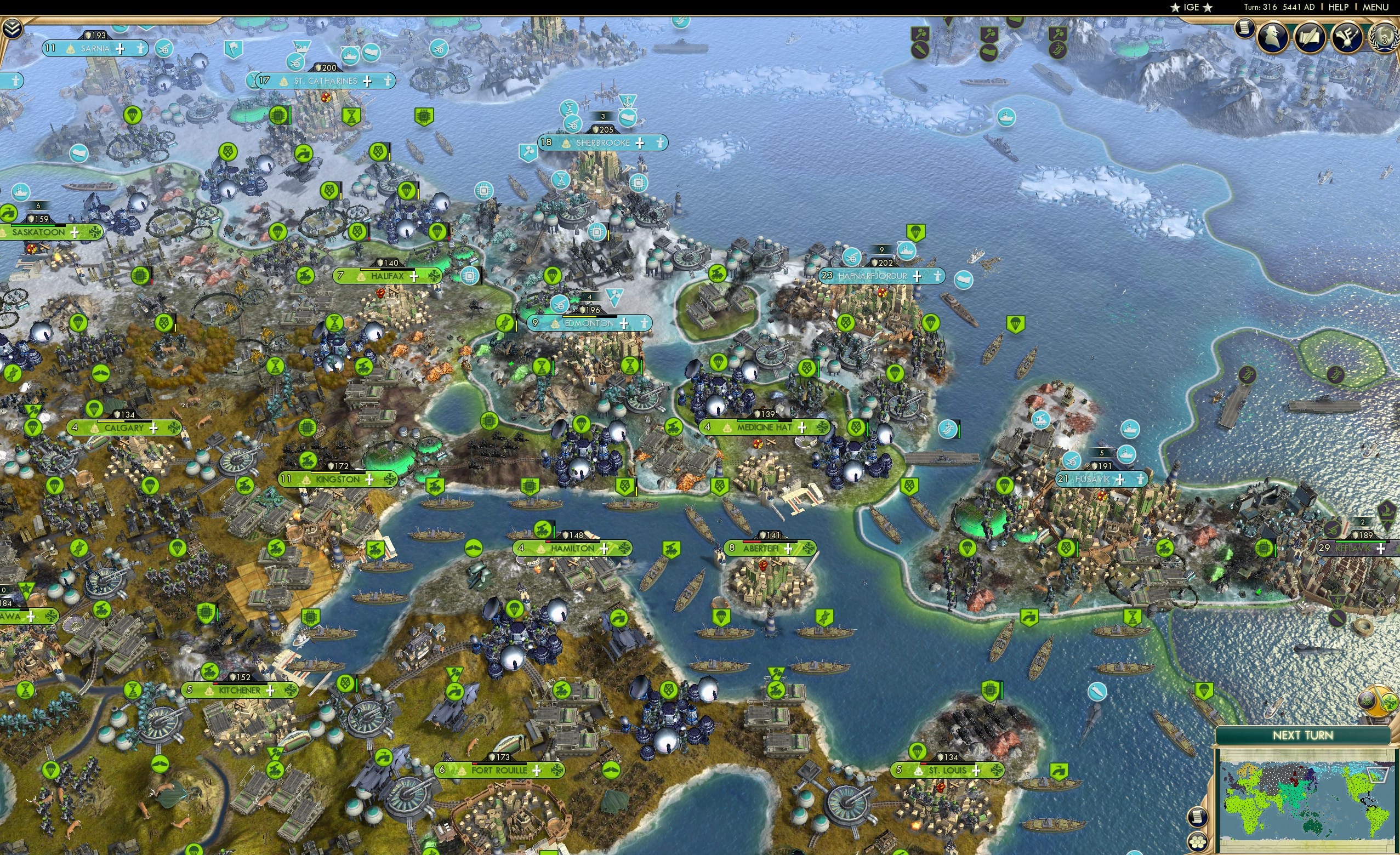Screen dimensions: 1400x855
Task: Click the '+' button on Halifax's city banner
Action: (x=415, y=277)
